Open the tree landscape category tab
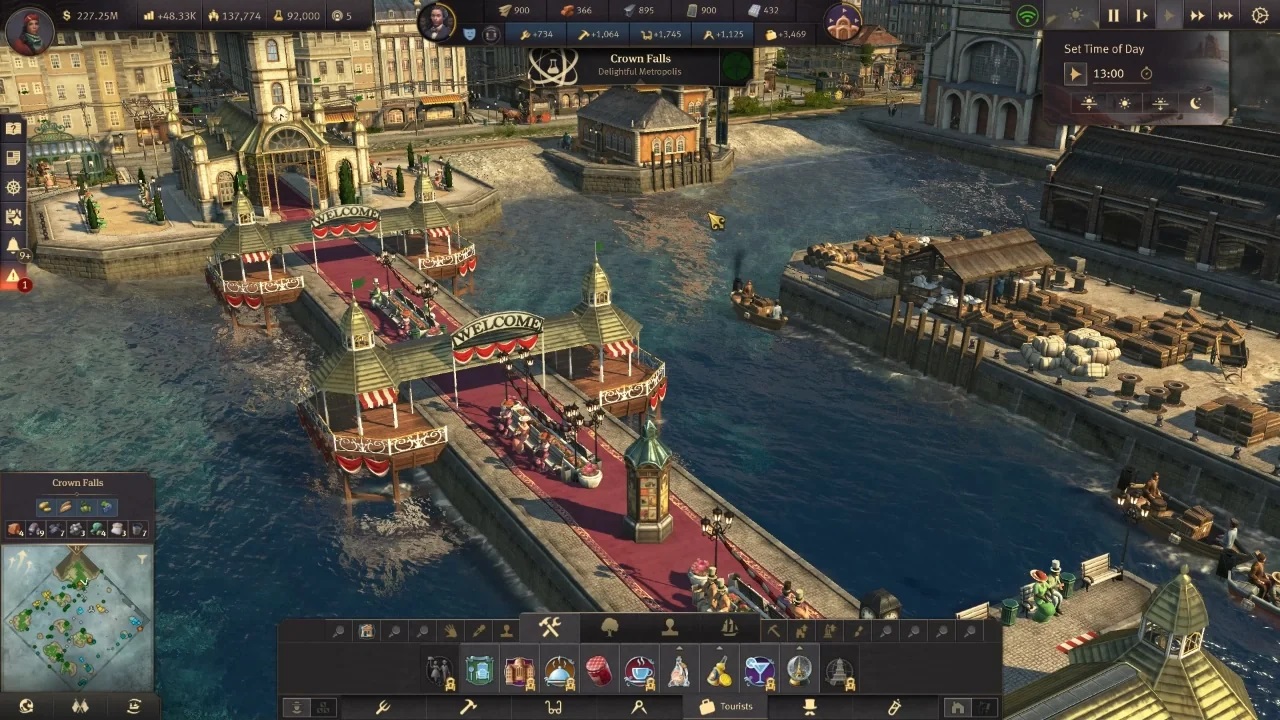This screenshot has width=1280, height=720. (x=609, y=628)
